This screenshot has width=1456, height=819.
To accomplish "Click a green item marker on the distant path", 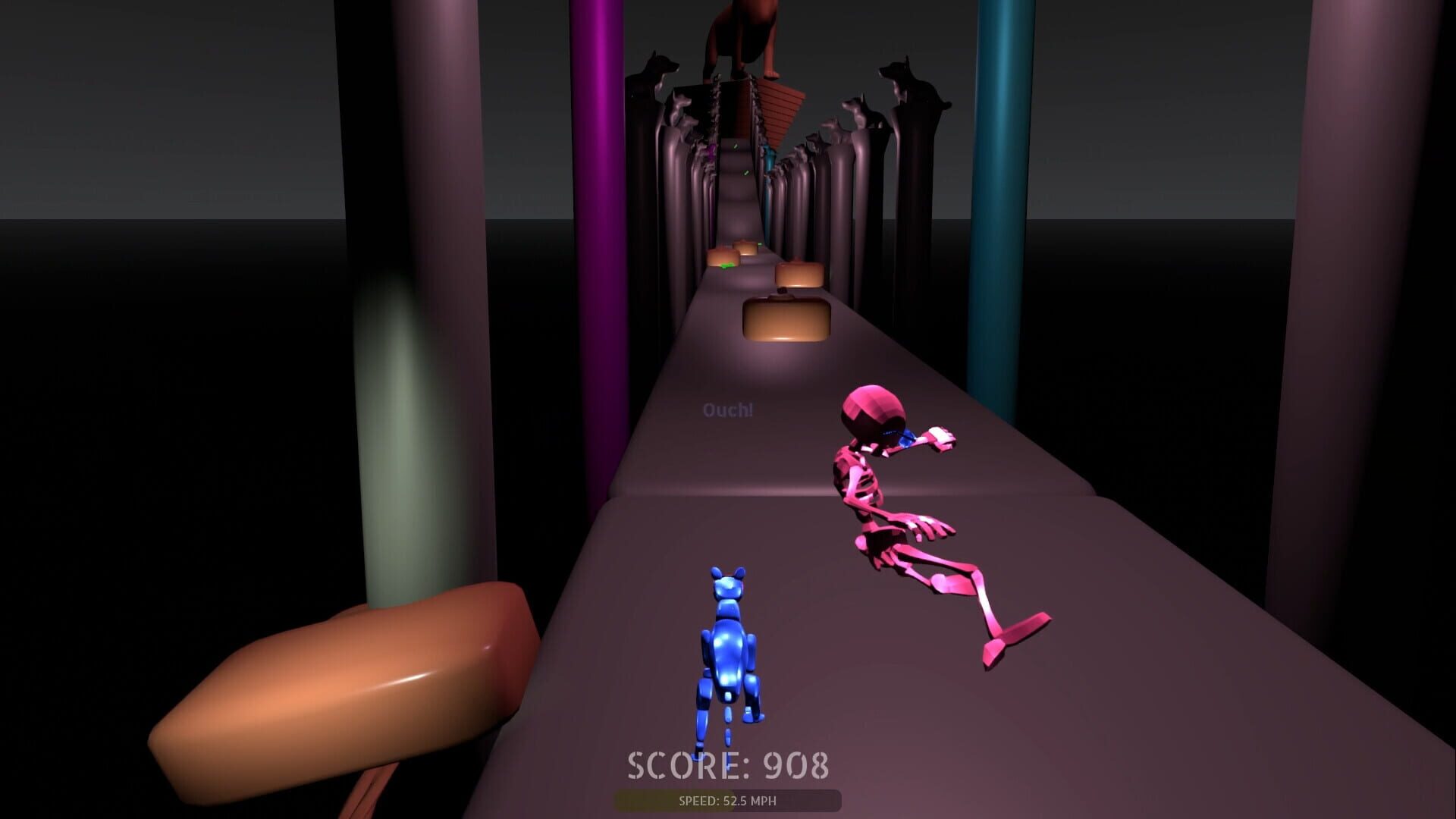I will click(x=736, y=146).
